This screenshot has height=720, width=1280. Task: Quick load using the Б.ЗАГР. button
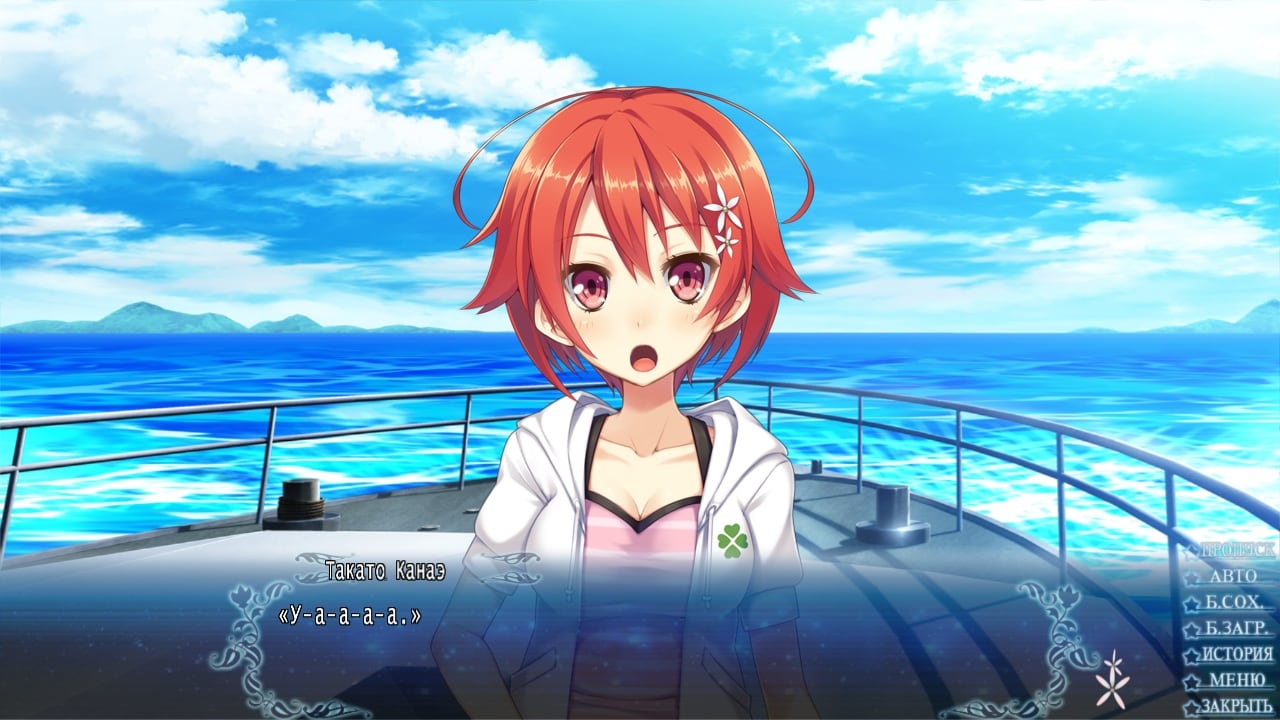pyautogui.click(x=1236, y=628)
